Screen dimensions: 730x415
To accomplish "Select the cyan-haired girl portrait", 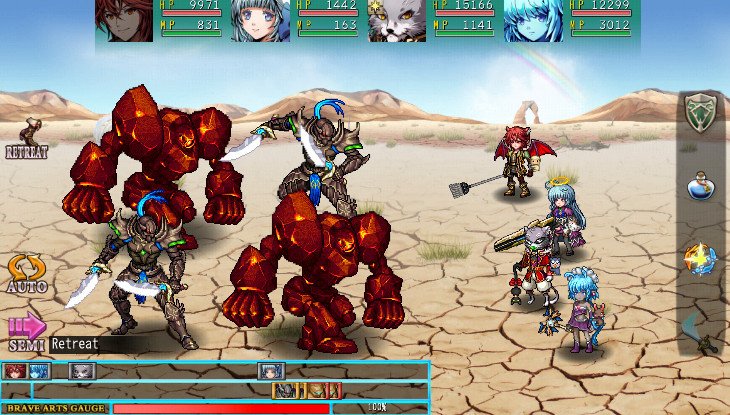I will pyautogui.click(x=533, y=20).
